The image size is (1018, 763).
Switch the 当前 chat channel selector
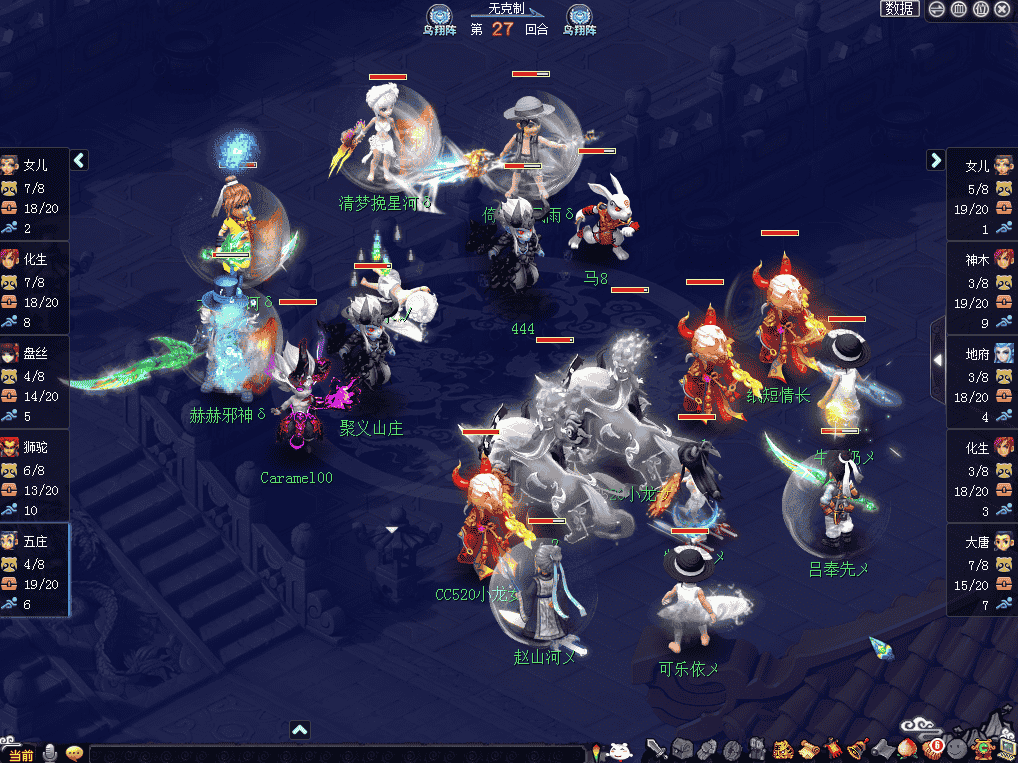(x=20, y=754)
